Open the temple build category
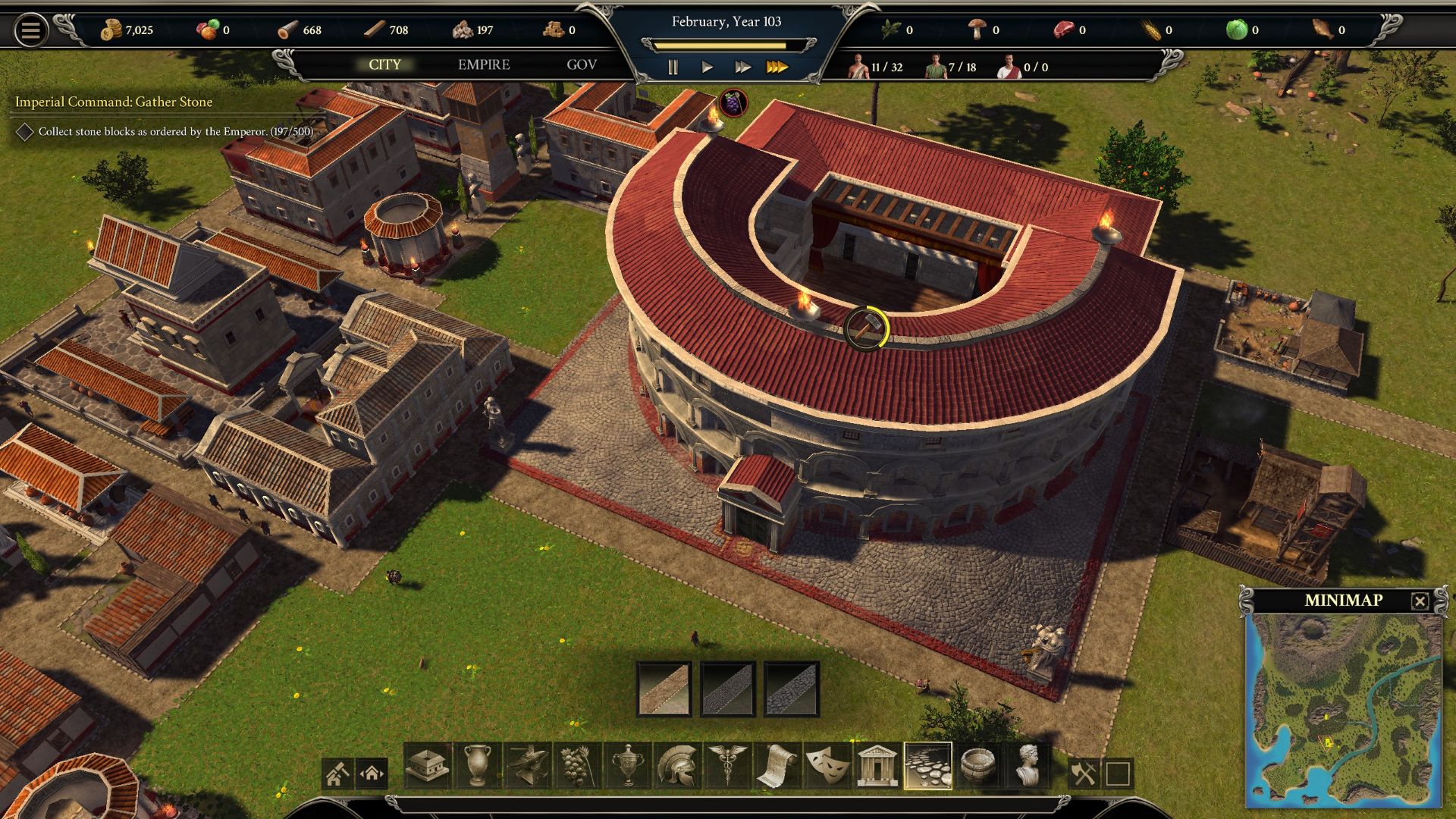The width and height of the screenshot is (1456, 819). [x=877, y=766]
